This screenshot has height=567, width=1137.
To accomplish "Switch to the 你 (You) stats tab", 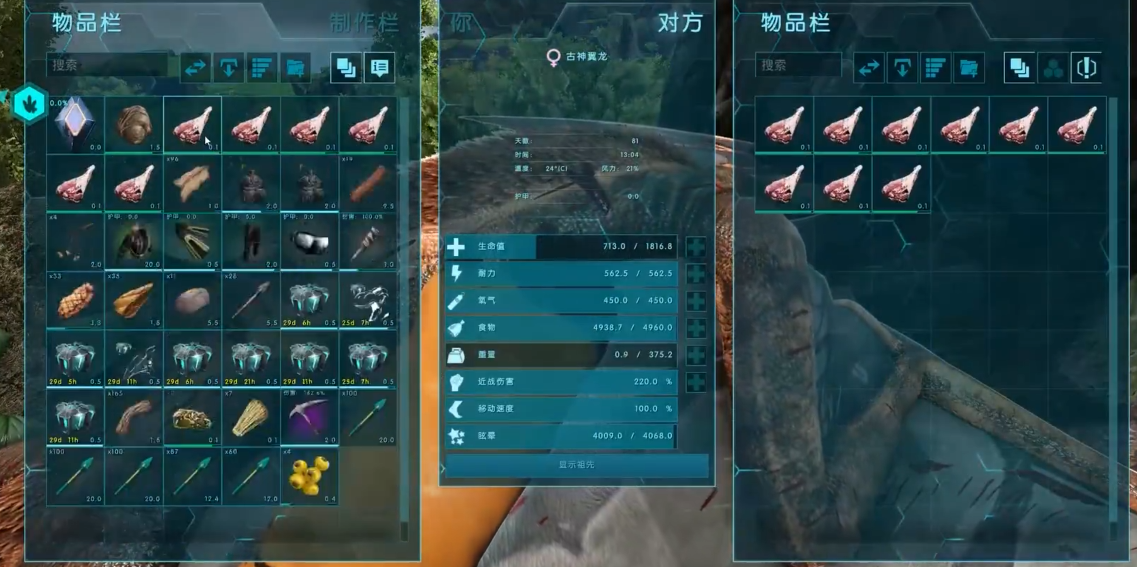I will [x=461, y=22].
